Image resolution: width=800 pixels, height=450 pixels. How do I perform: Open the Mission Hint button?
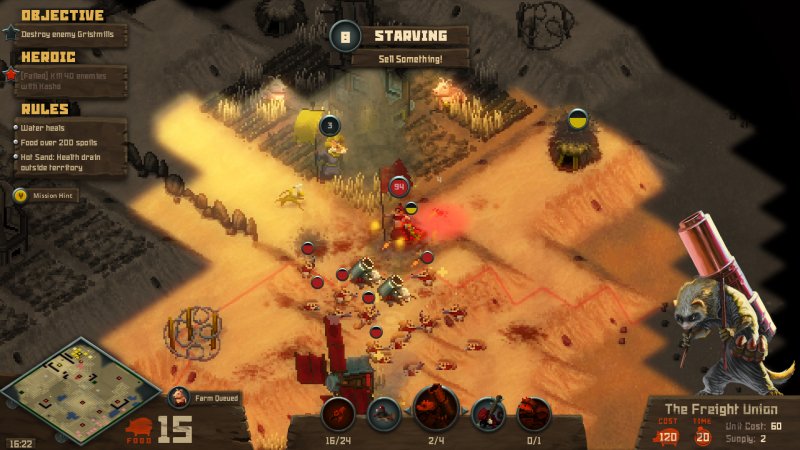tap(46, 196)
